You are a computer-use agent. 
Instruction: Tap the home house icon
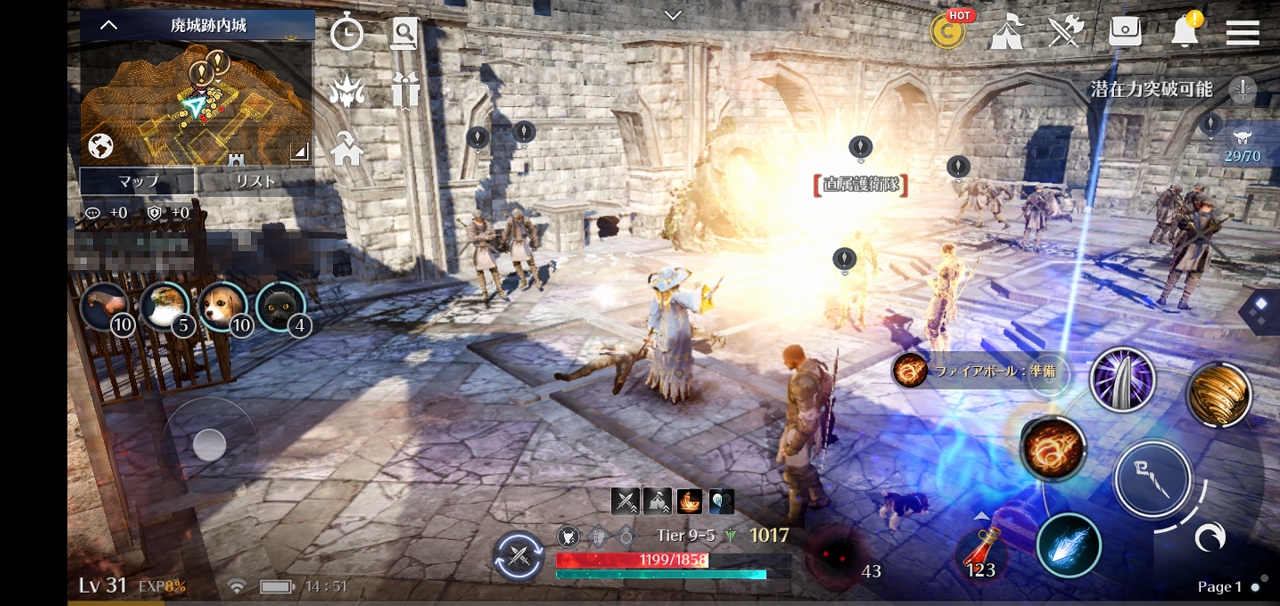click(x=347, y=150)
